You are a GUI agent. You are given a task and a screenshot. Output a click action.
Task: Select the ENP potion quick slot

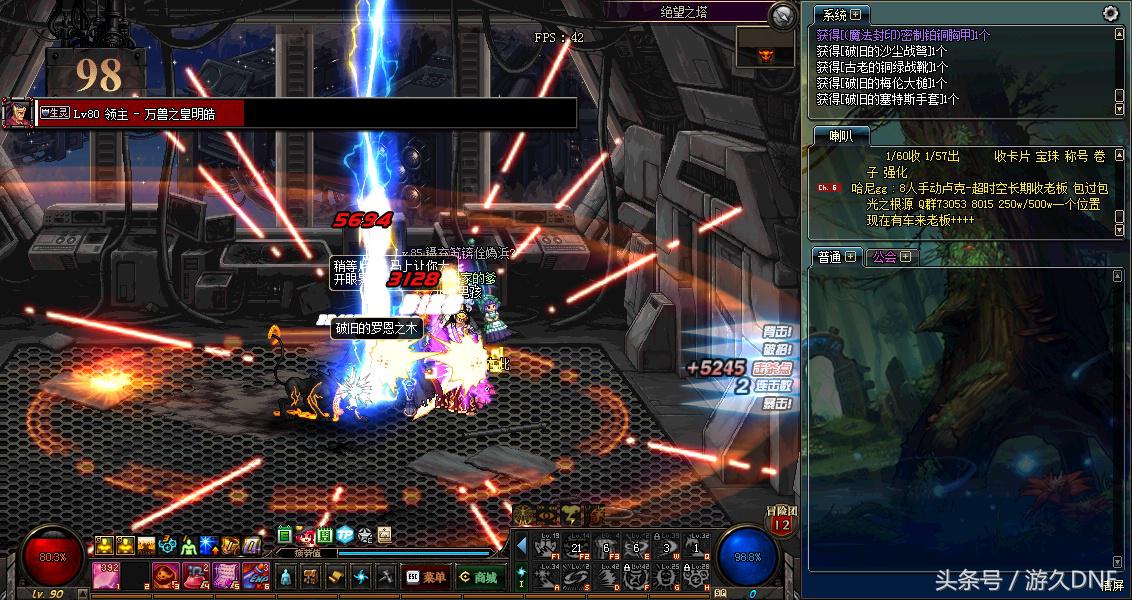point(255,575)
